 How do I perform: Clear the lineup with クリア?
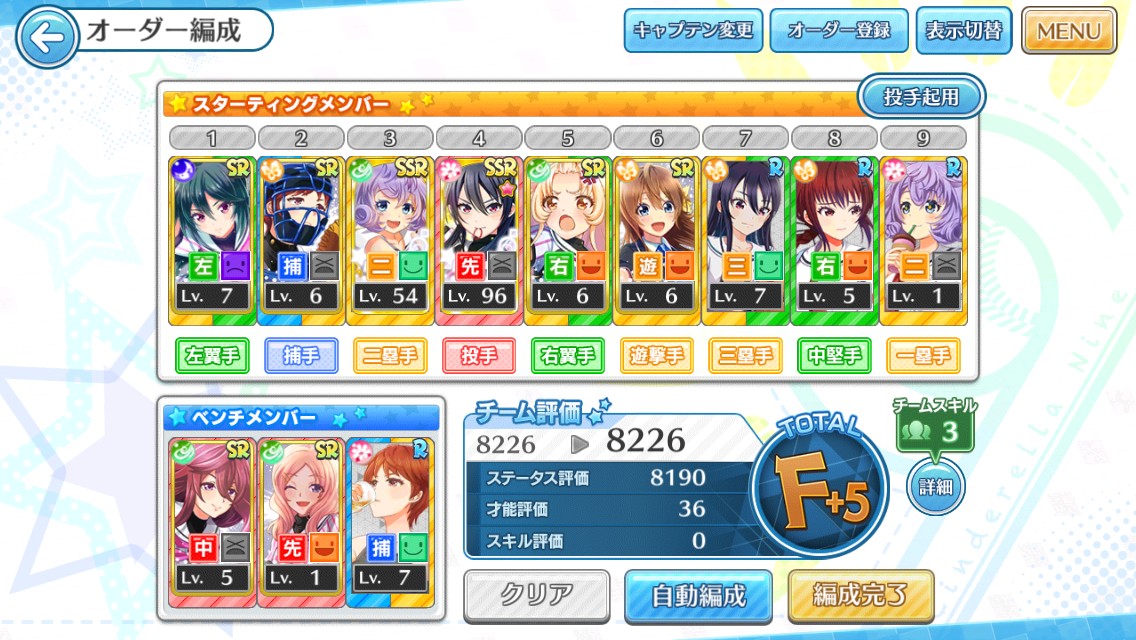pos(537,595)
